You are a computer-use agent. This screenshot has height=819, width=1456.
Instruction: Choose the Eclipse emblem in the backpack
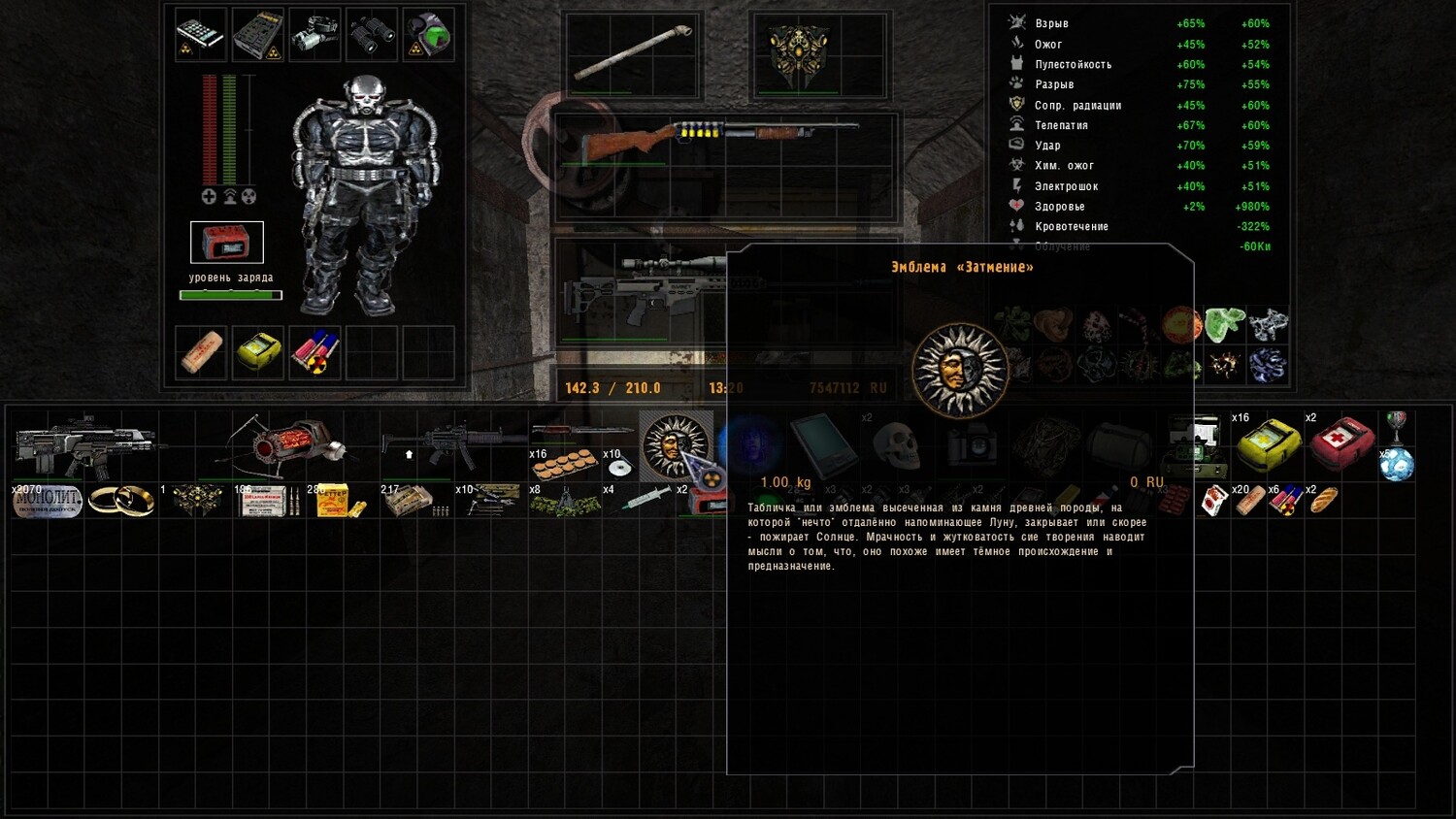(x=676, y=444)
